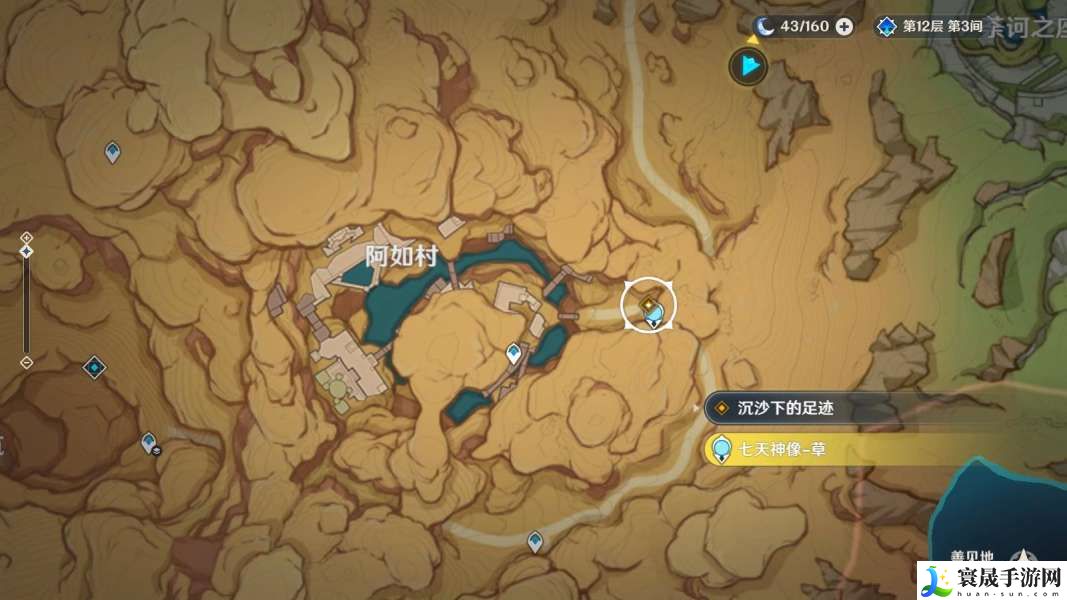Select the waypoint on the southern road
Viewport: 1067px width, 600px height.
click(535, 541)
